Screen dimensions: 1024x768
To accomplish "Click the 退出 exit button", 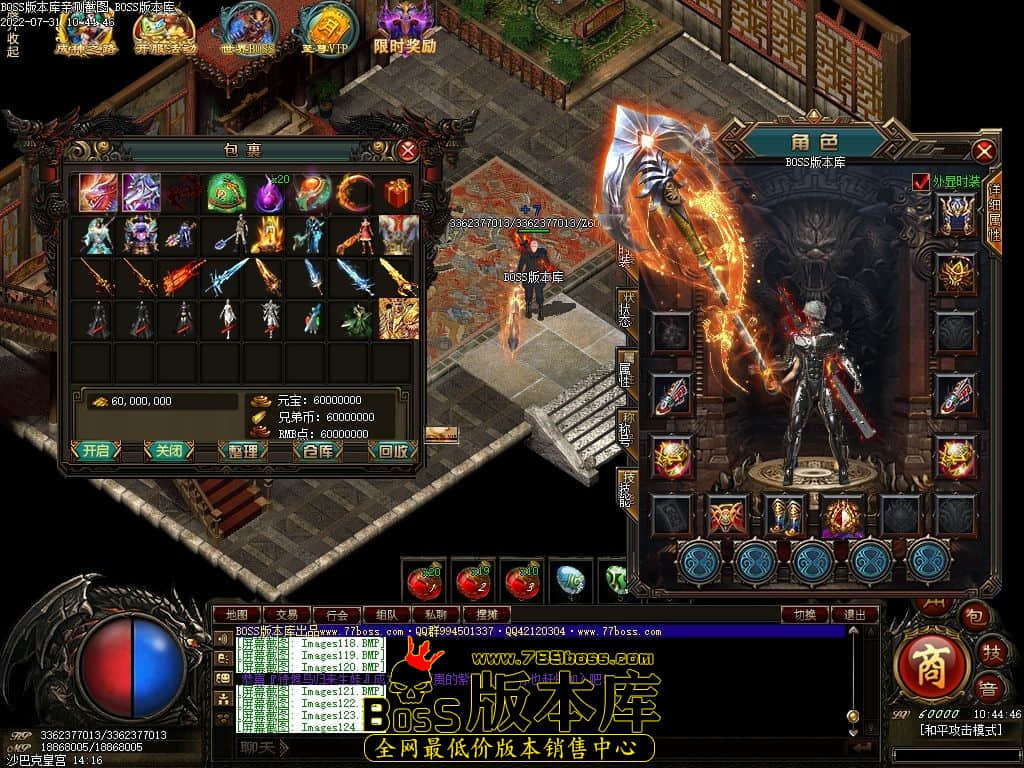I will pos(855,615).
